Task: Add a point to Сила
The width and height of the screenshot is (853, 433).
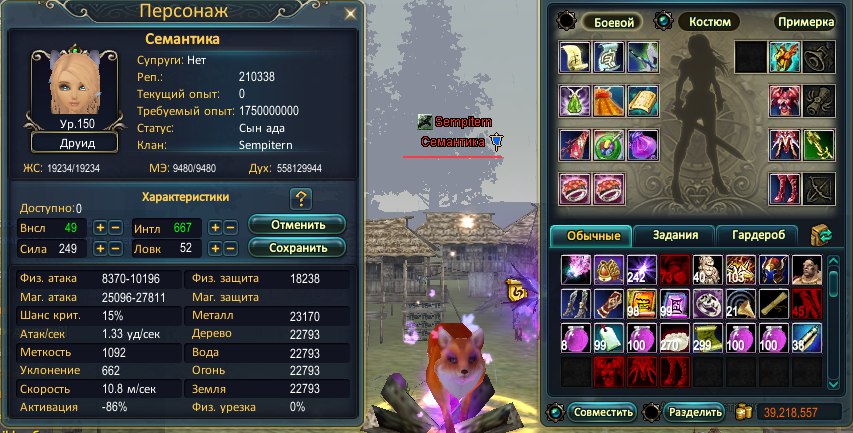Action: coord(100,248)
